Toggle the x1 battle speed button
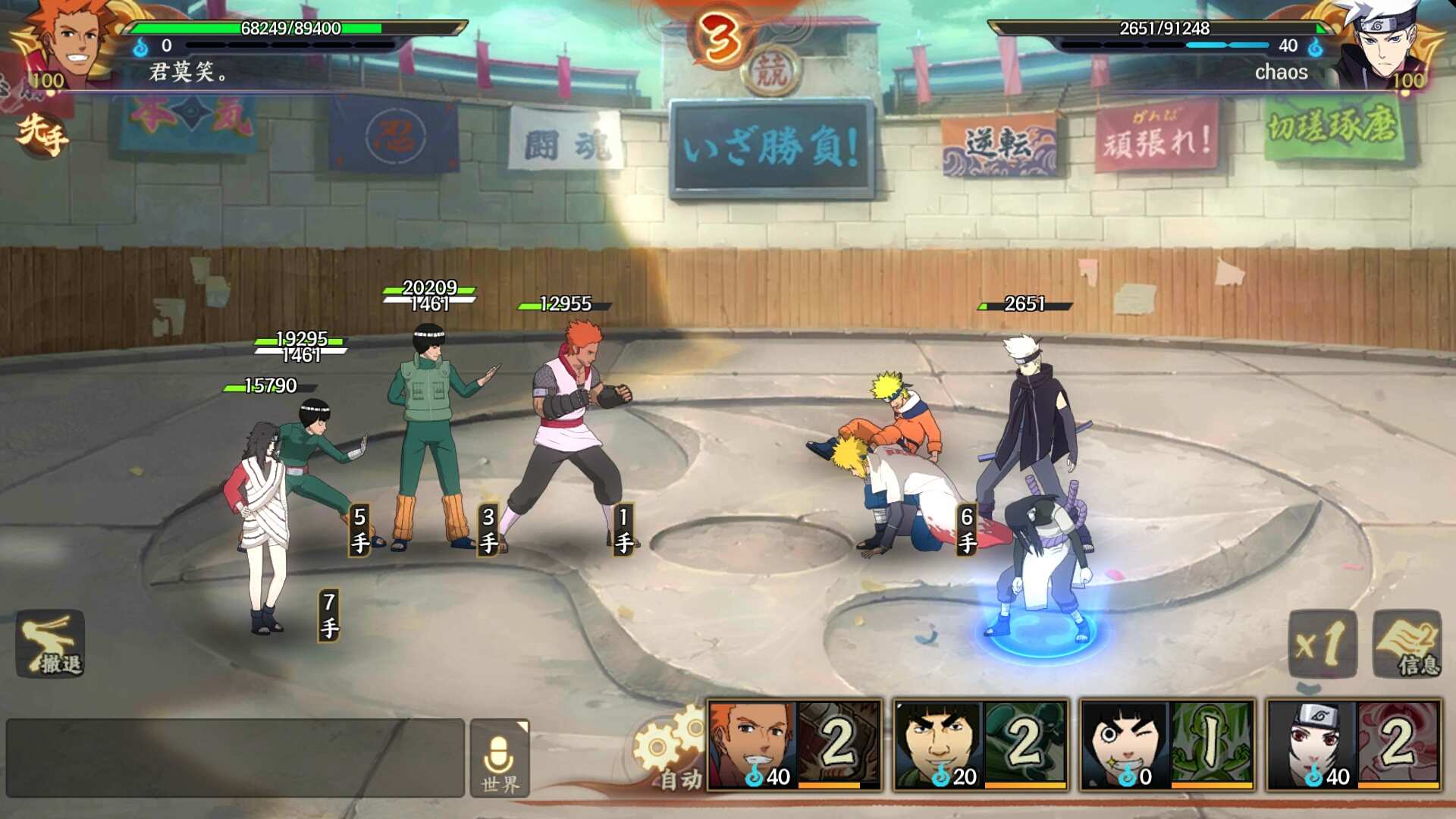 1322,644
